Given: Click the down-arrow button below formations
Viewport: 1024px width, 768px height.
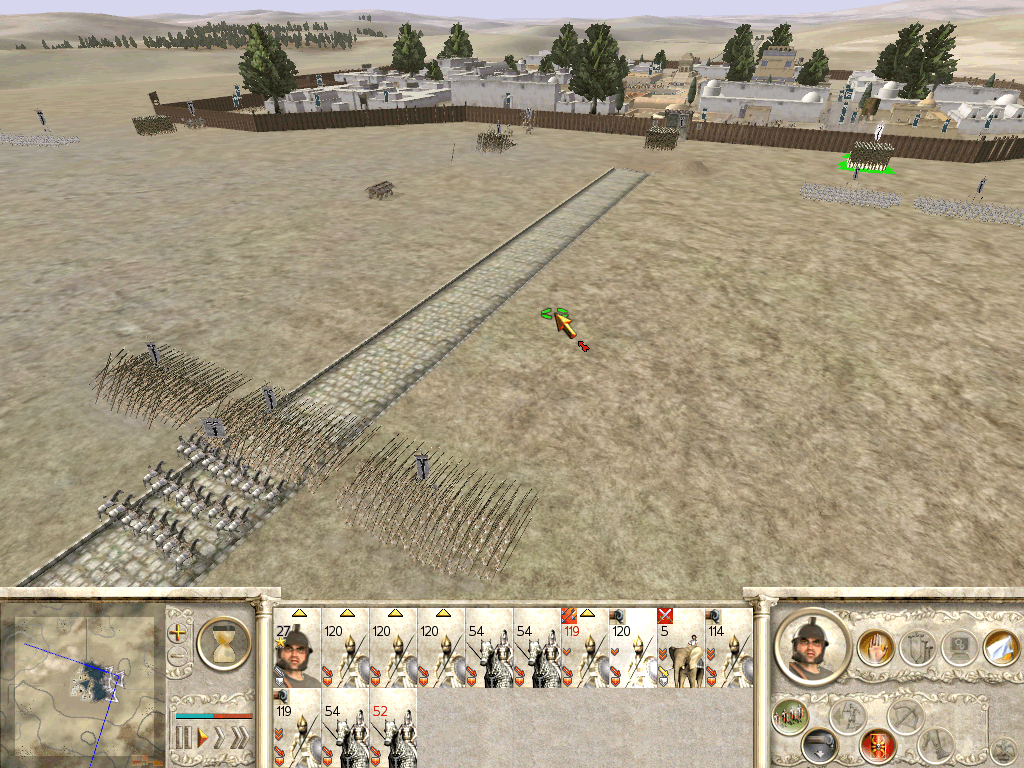Looking at the screenshot, I should tap(820, 746).
